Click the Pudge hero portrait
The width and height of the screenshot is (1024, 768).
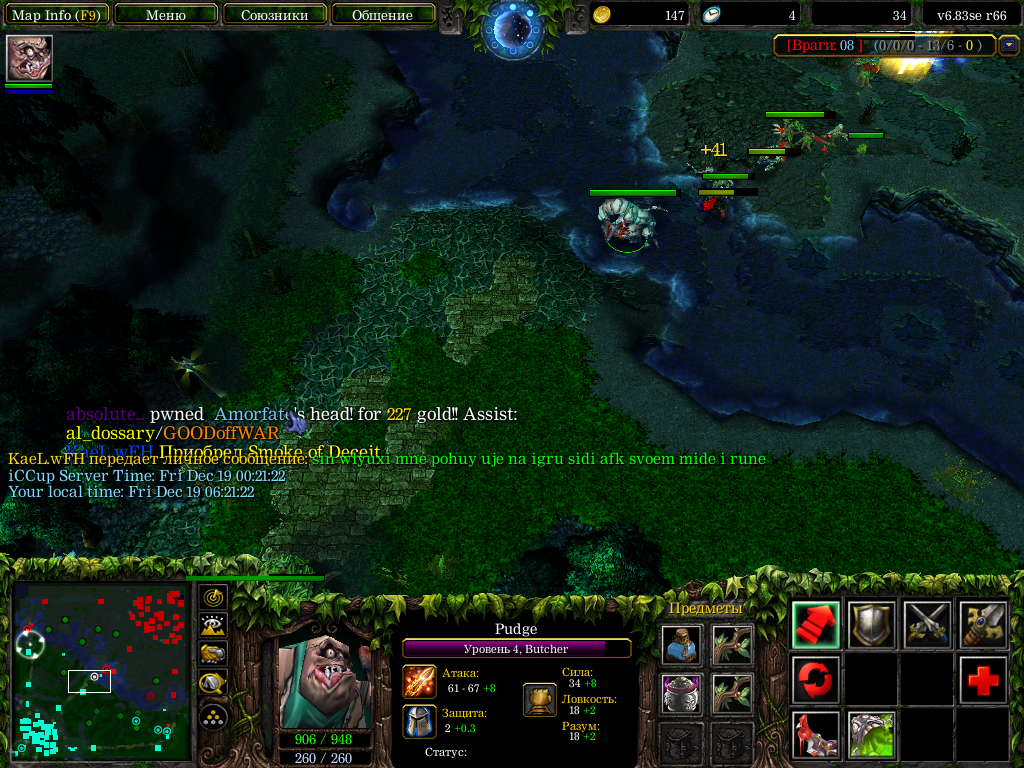tap(324, 681)
